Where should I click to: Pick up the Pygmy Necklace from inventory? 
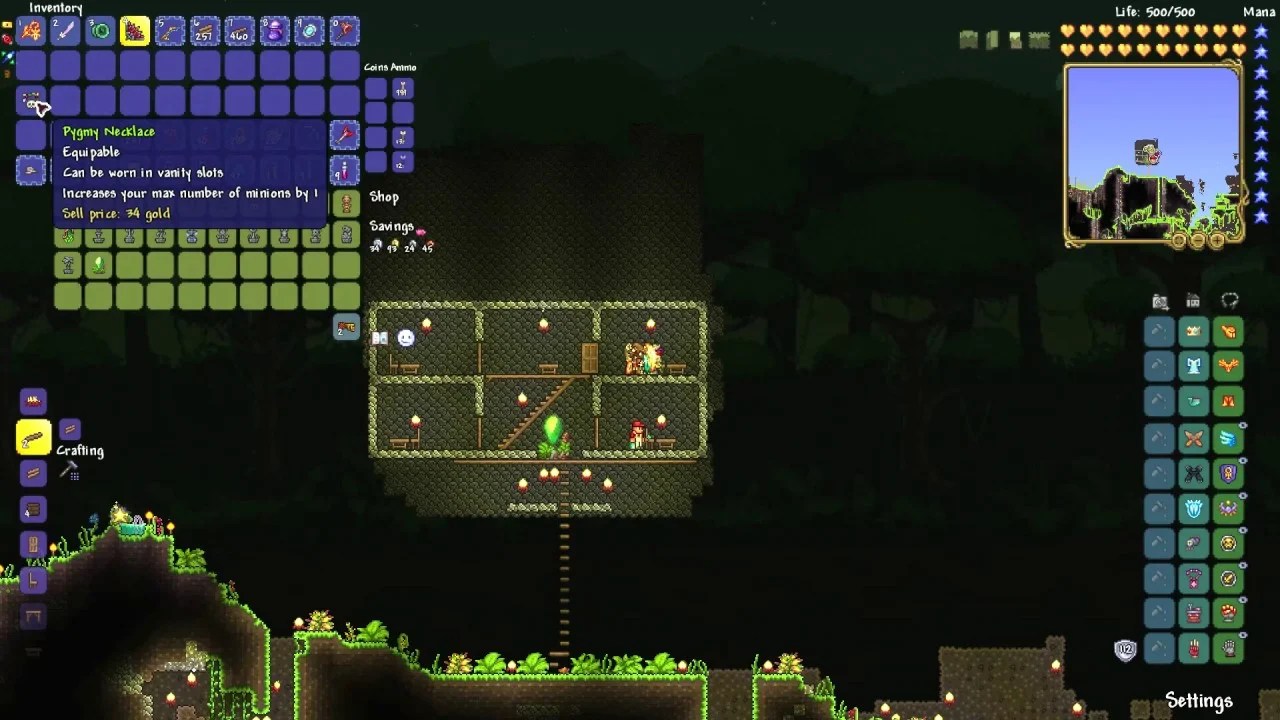(30, 99)
